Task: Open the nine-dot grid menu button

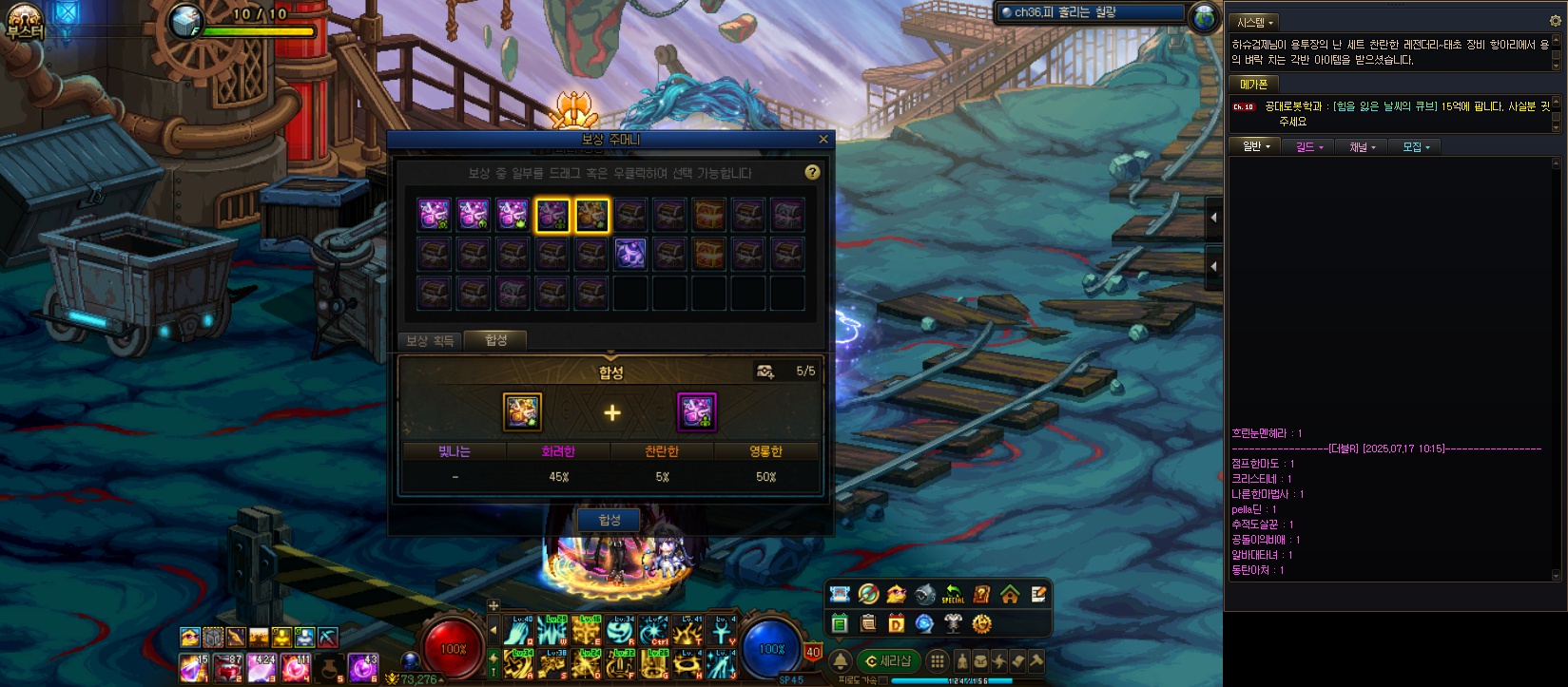Action: point(938,661)
